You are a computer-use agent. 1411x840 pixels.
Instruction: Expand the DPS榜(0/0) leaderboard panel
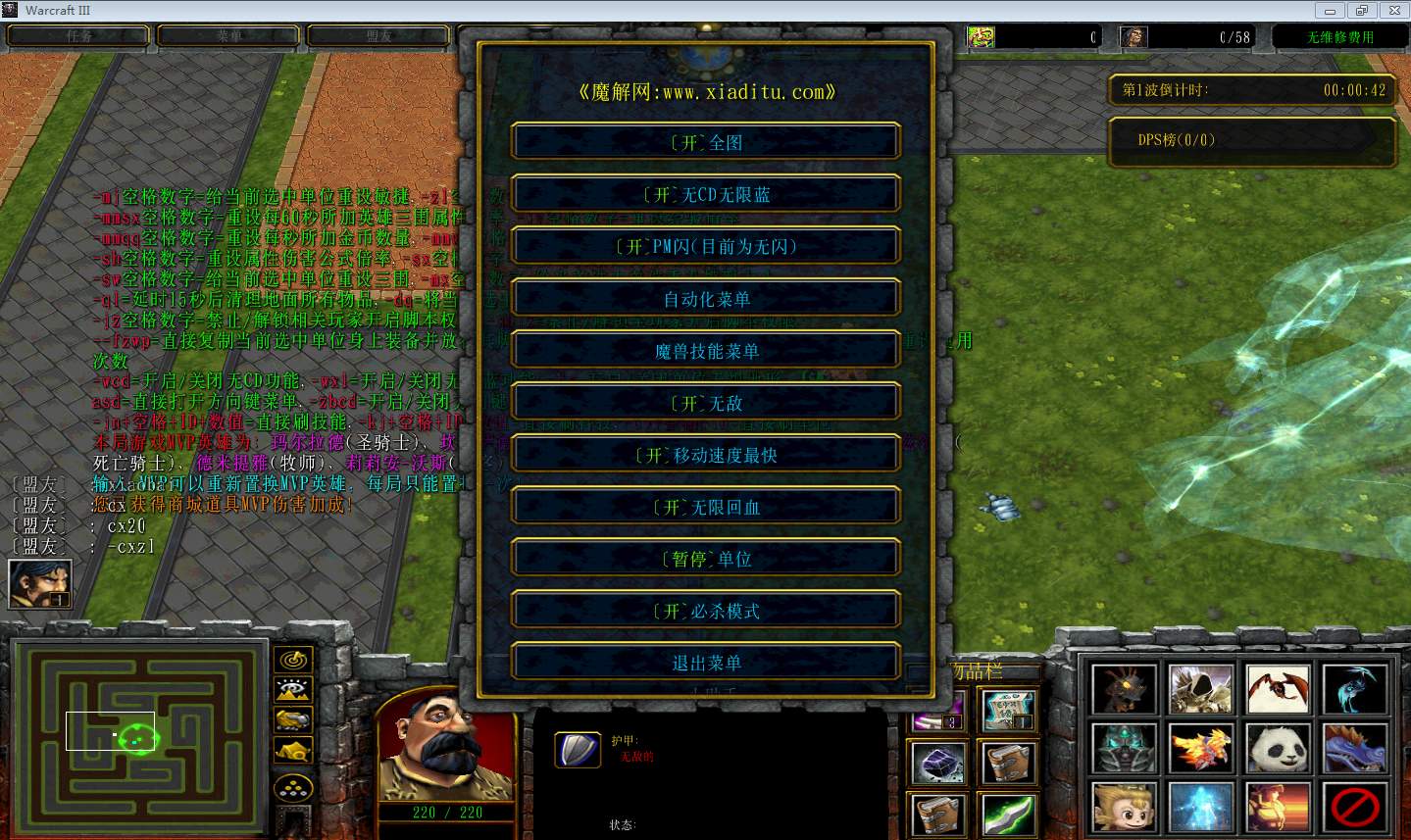tap(1252, 140)
